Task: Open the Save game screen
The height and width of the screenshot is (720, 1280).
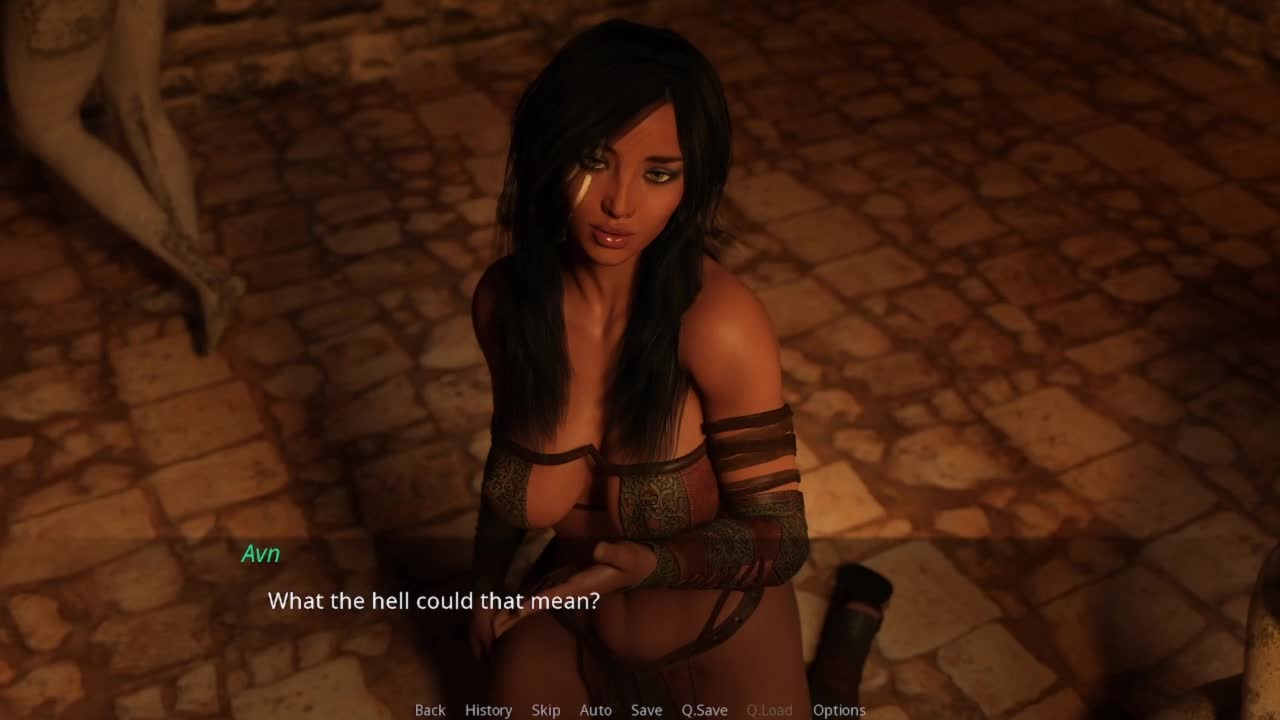Action: [x=646, y=710]
